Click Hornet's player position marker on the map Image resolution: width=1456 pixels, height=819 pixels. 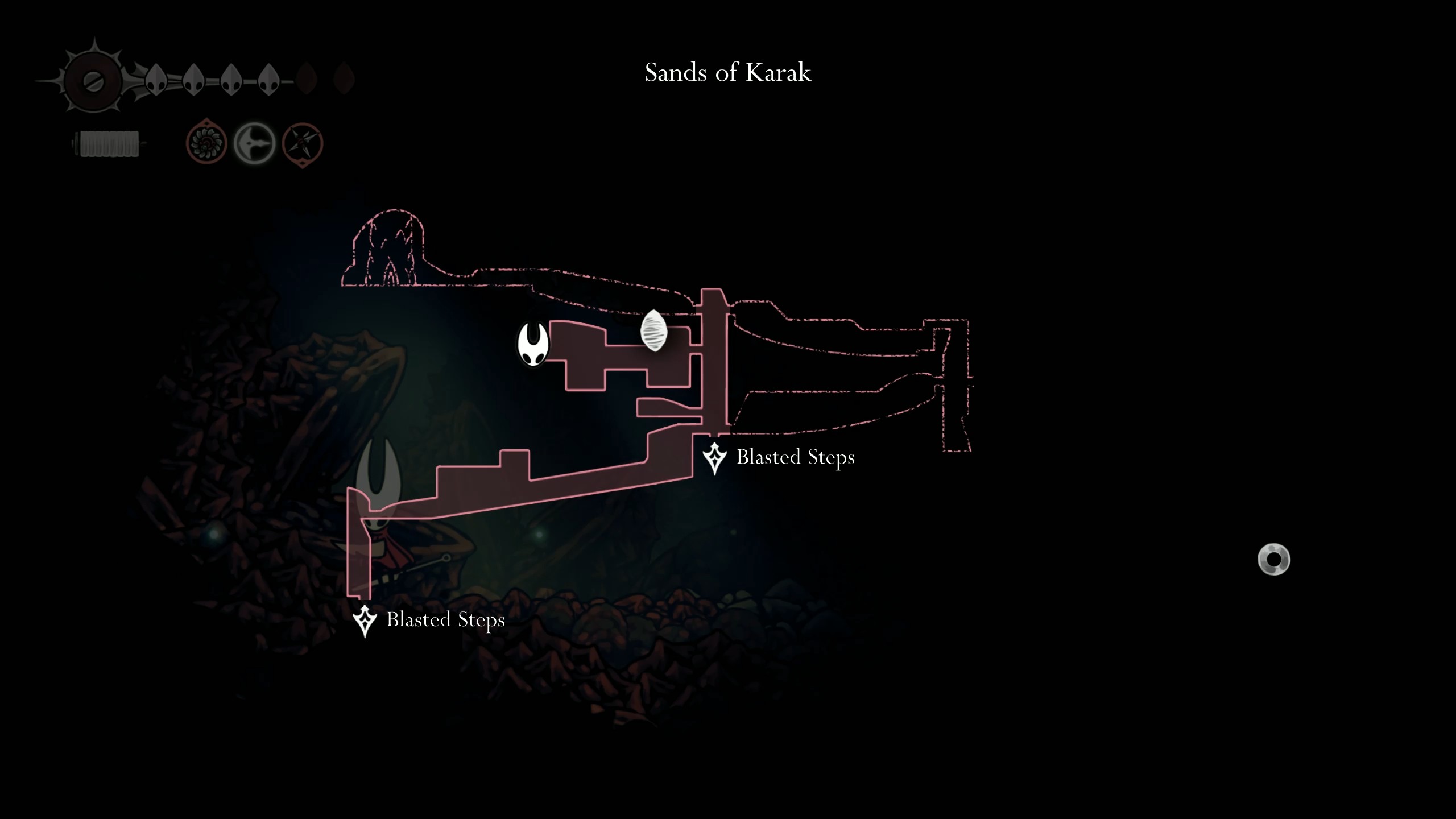(532, 344)
